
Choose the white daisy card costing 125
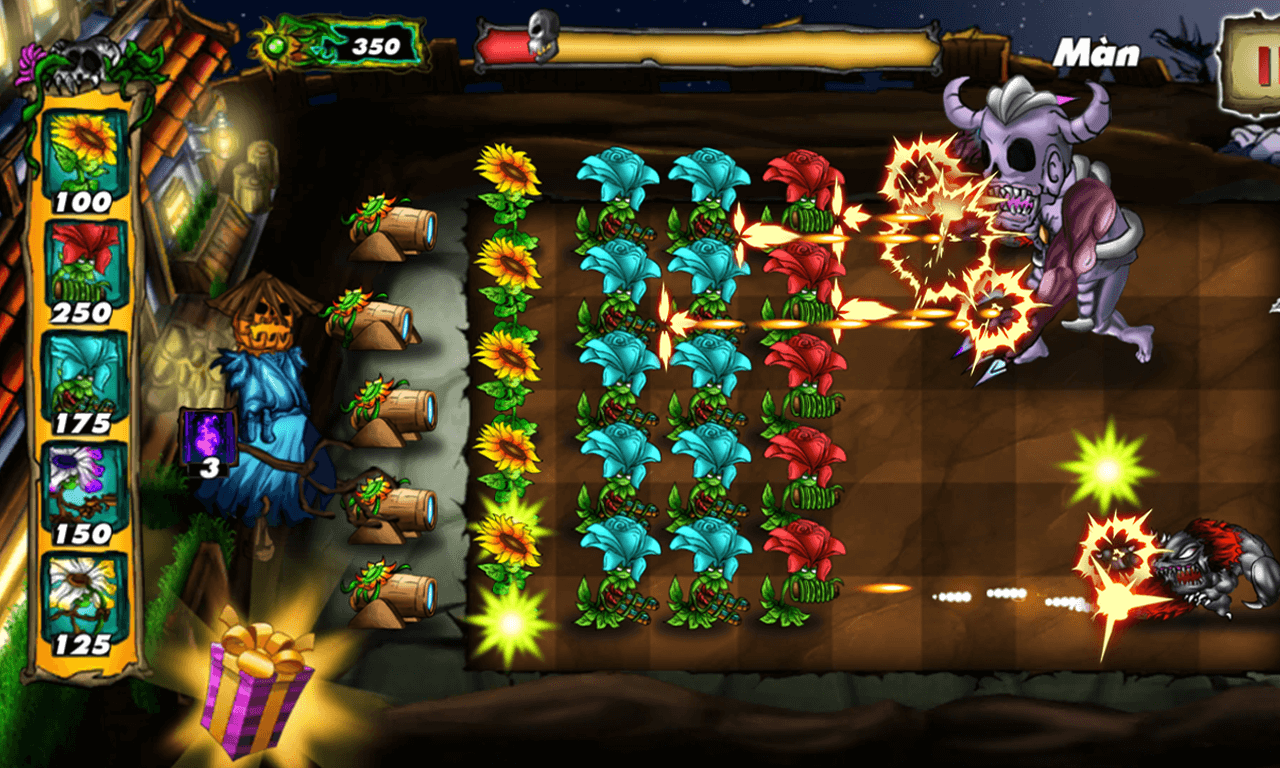(x=85, y=600)
